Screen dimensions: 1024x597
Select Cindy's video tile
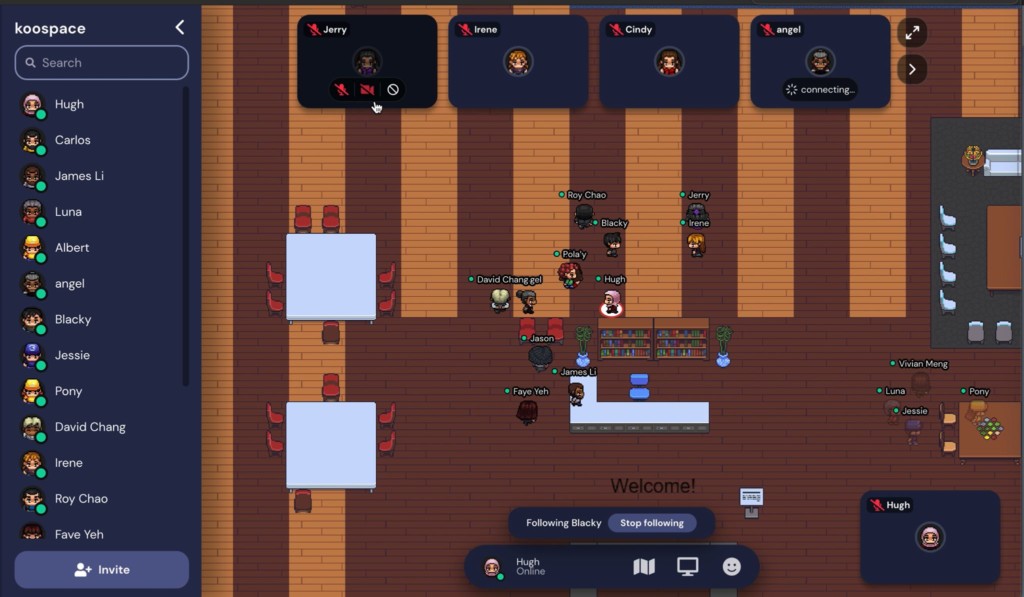669,62
